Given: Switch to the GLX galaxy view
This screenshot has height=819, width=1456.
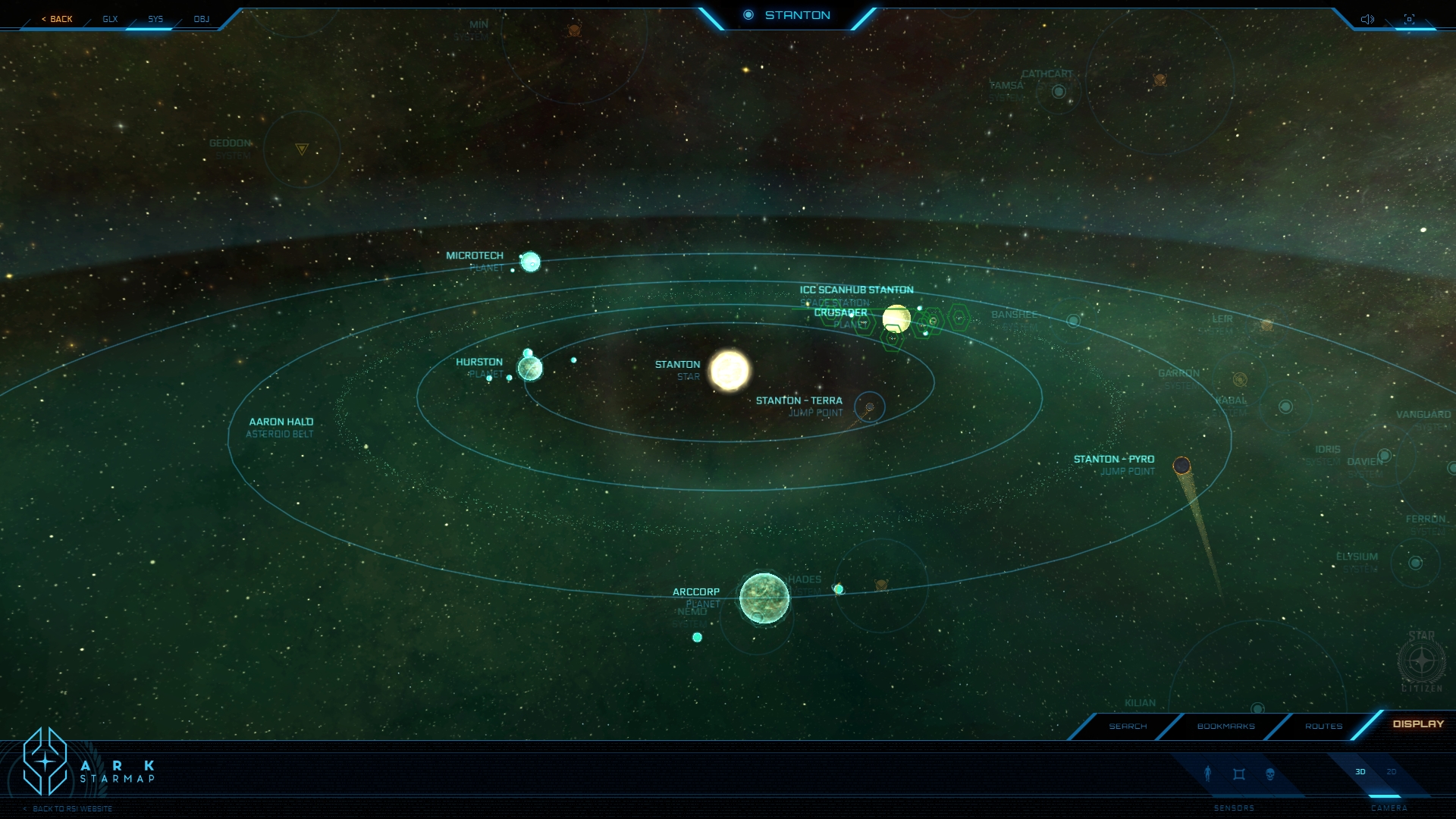Looking at the screenshot, I should coord(110,19).
